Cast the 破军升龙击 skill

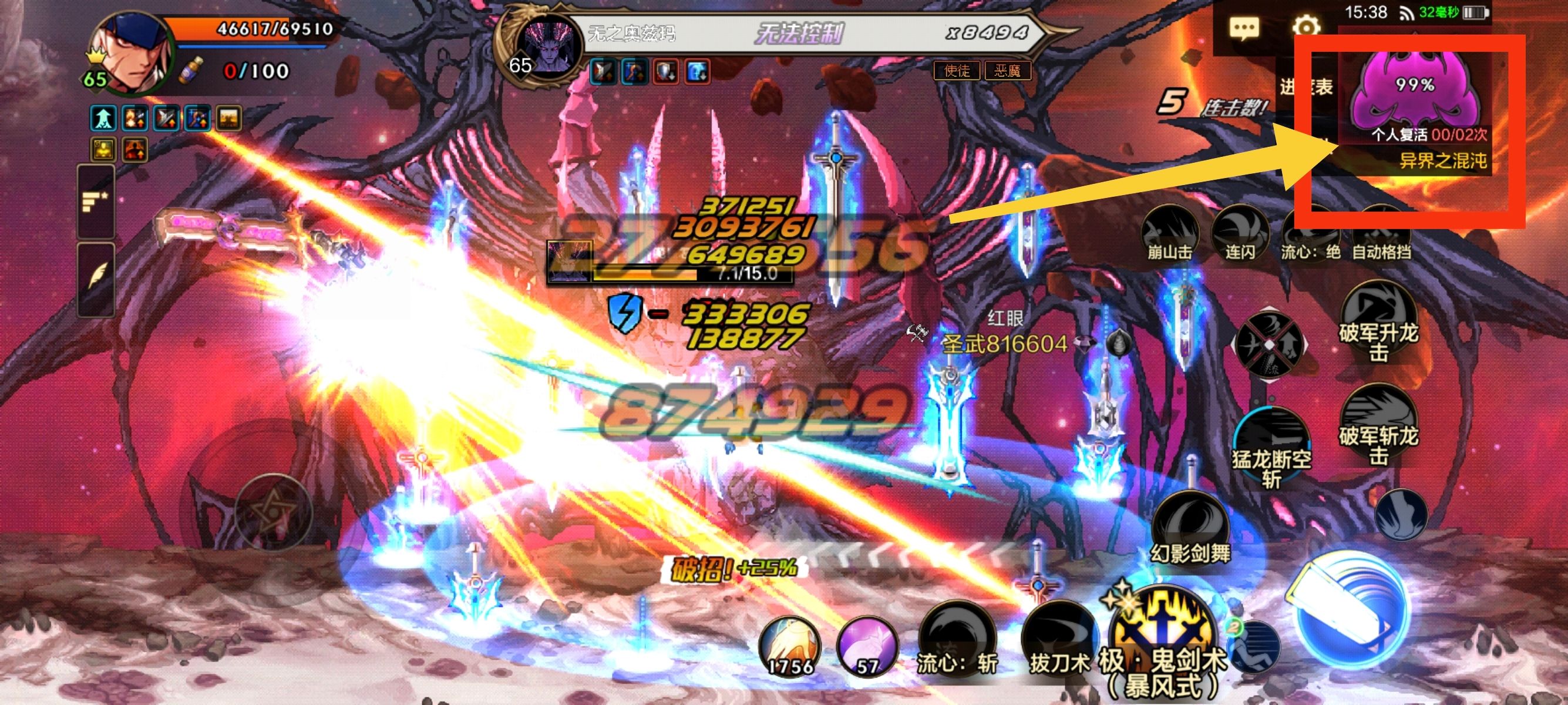1378,323
